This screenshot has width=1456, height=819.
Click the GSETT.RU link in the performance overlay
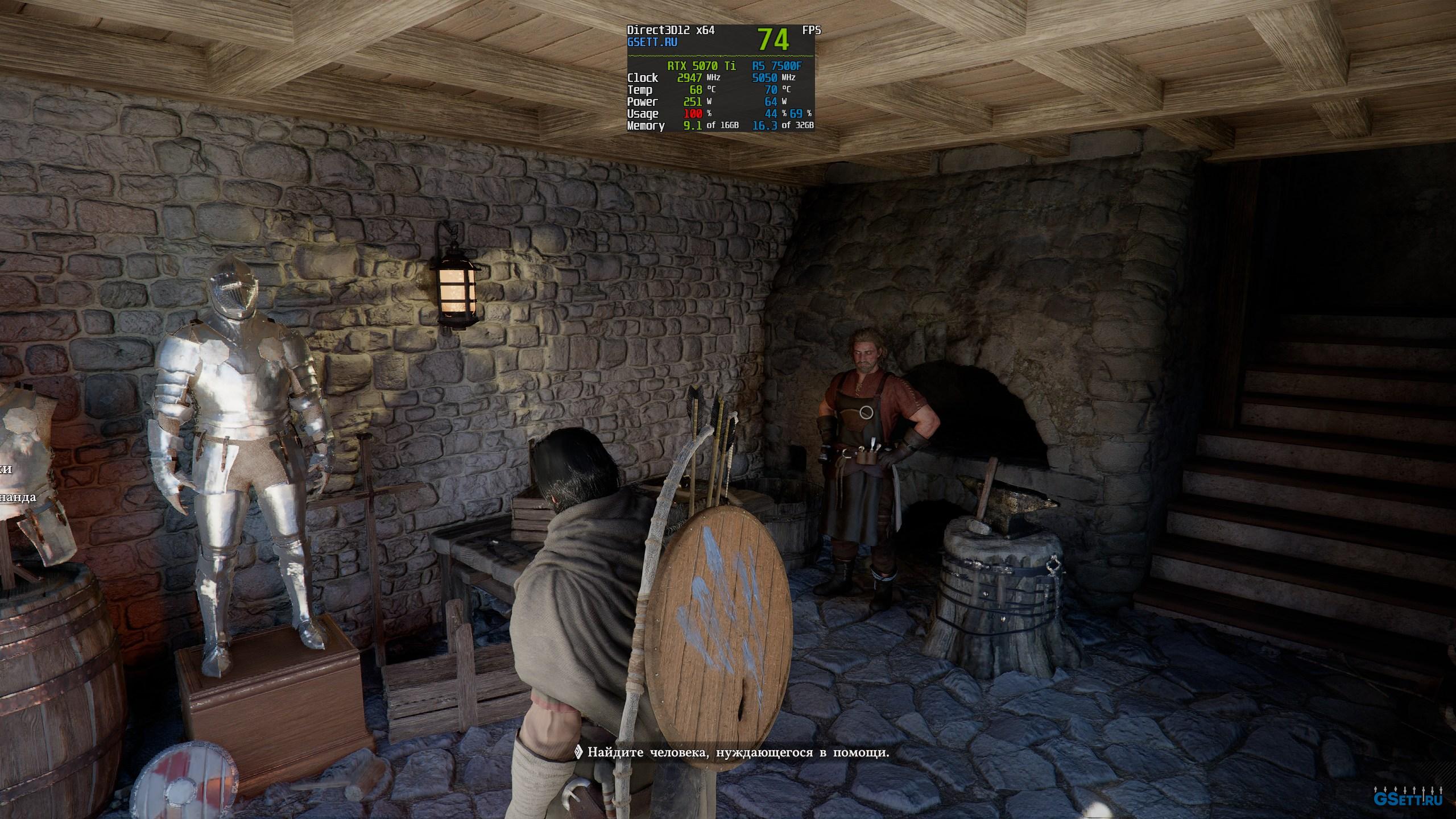[652, 42]
